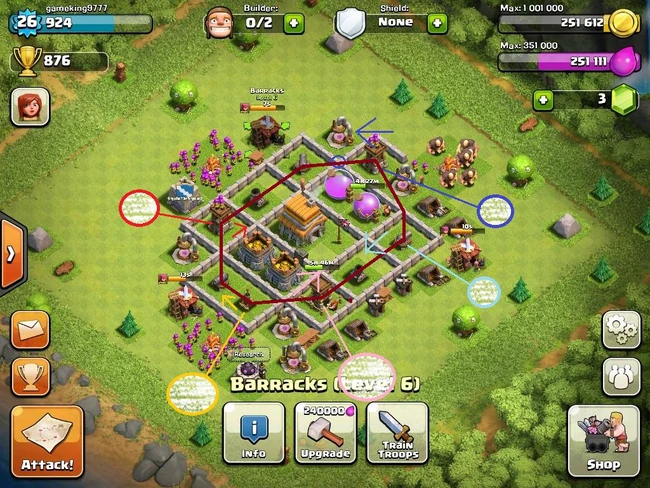Screen dimensions: 650x488
Task: Open Train Troops menu
Action: pyautogui.click(x=397, y=433)
